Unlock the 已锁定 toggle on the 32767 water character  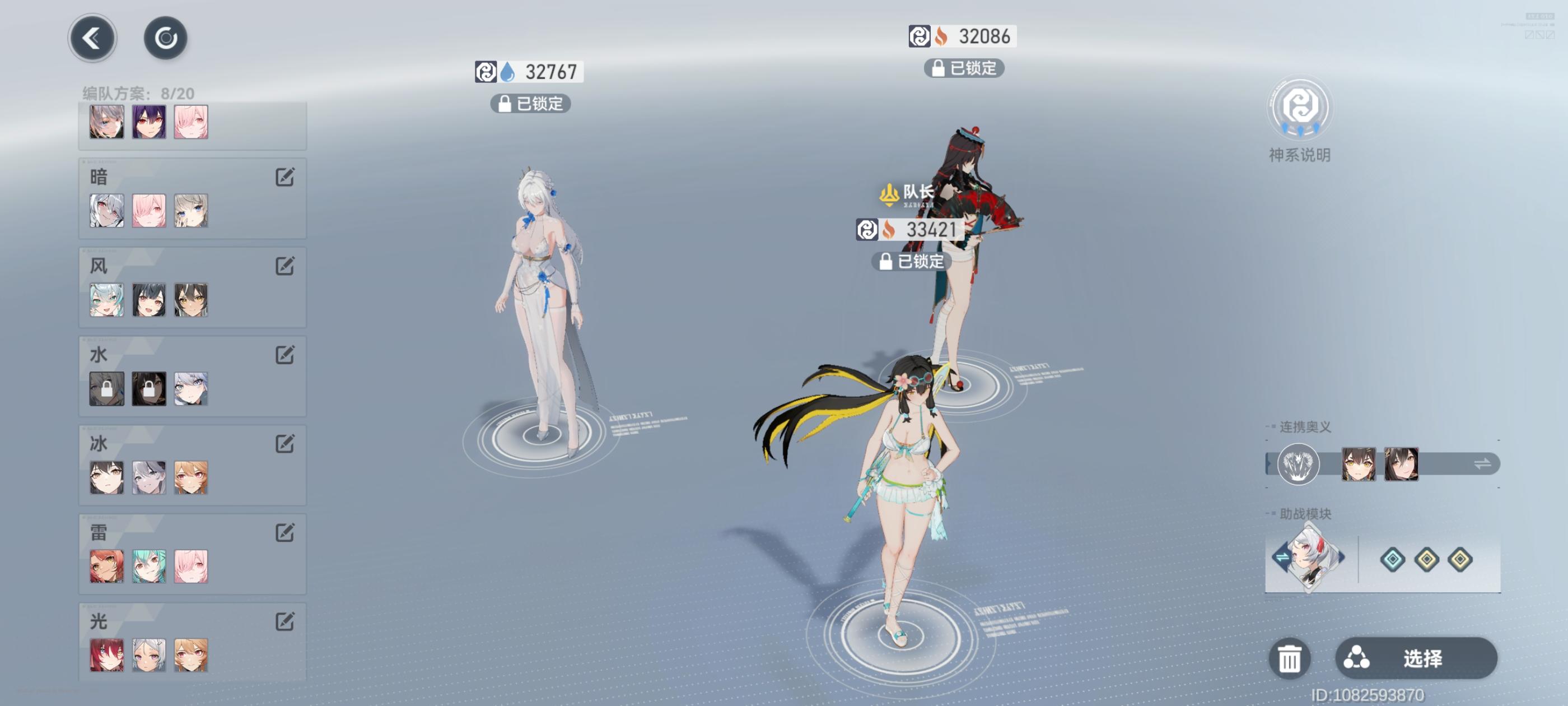(x=529, y=104)
